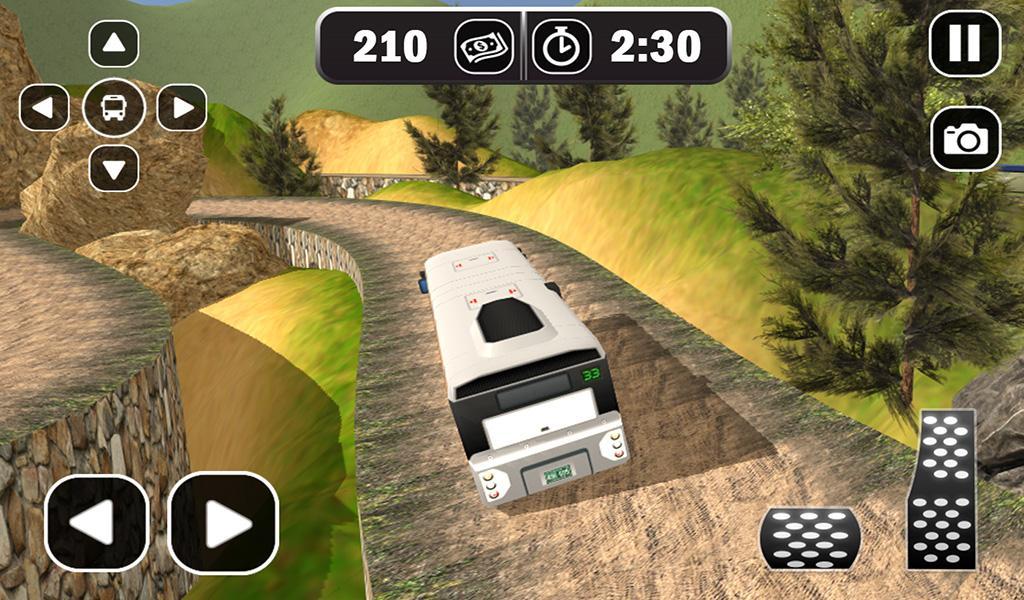Tap the tall accelerator pedal
The height and width of the screenshot is (600, 1024).
click(941, 489)
